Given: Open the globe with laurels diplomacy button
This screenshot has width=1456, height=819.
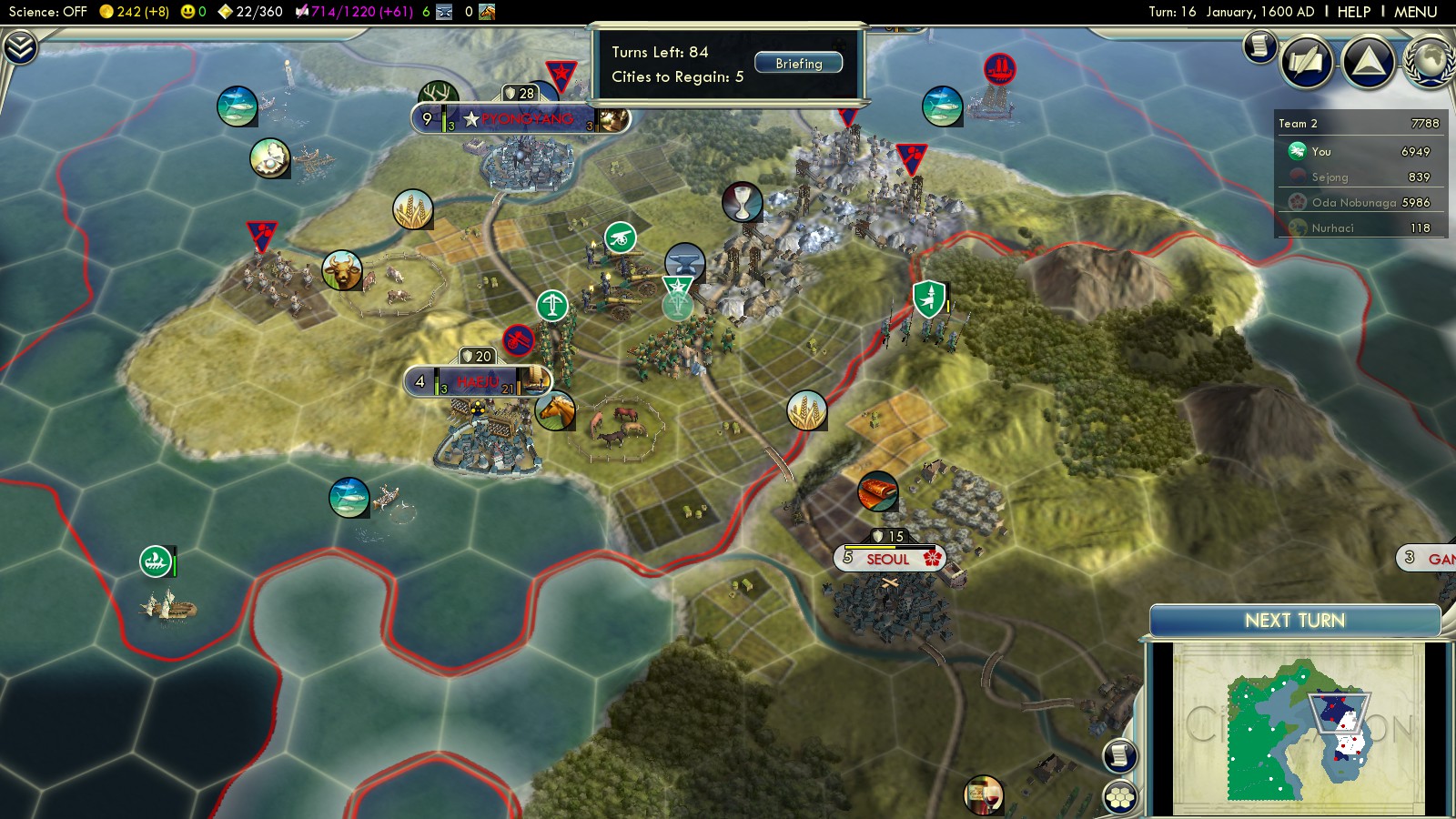Looking at the screenshot, I should pyautogui.click(x=1431, y=62).
